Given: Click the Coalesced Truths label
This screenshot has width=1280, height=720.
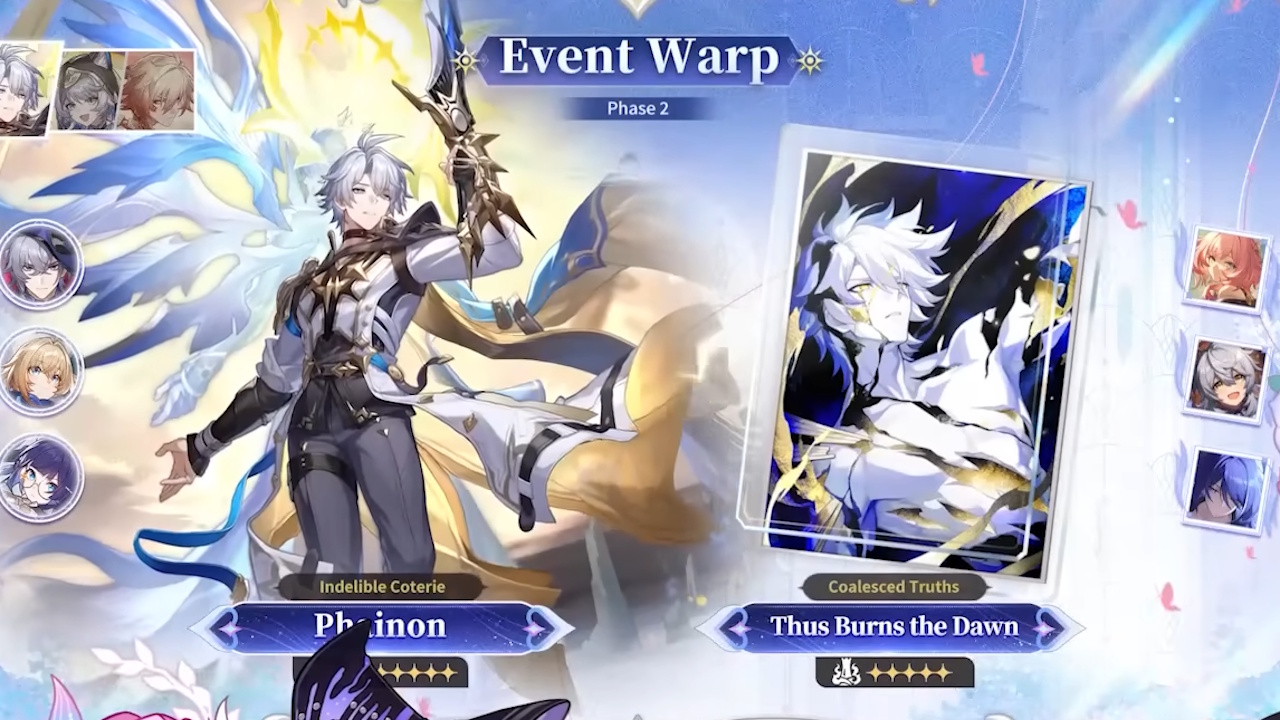Looking at the screenshot, I should 893,587.
